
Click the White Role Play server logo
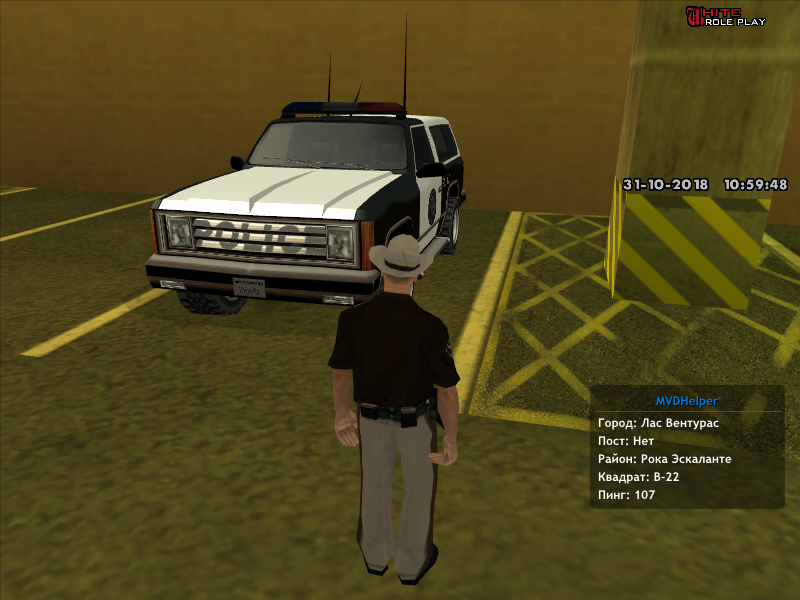(725, 16)
